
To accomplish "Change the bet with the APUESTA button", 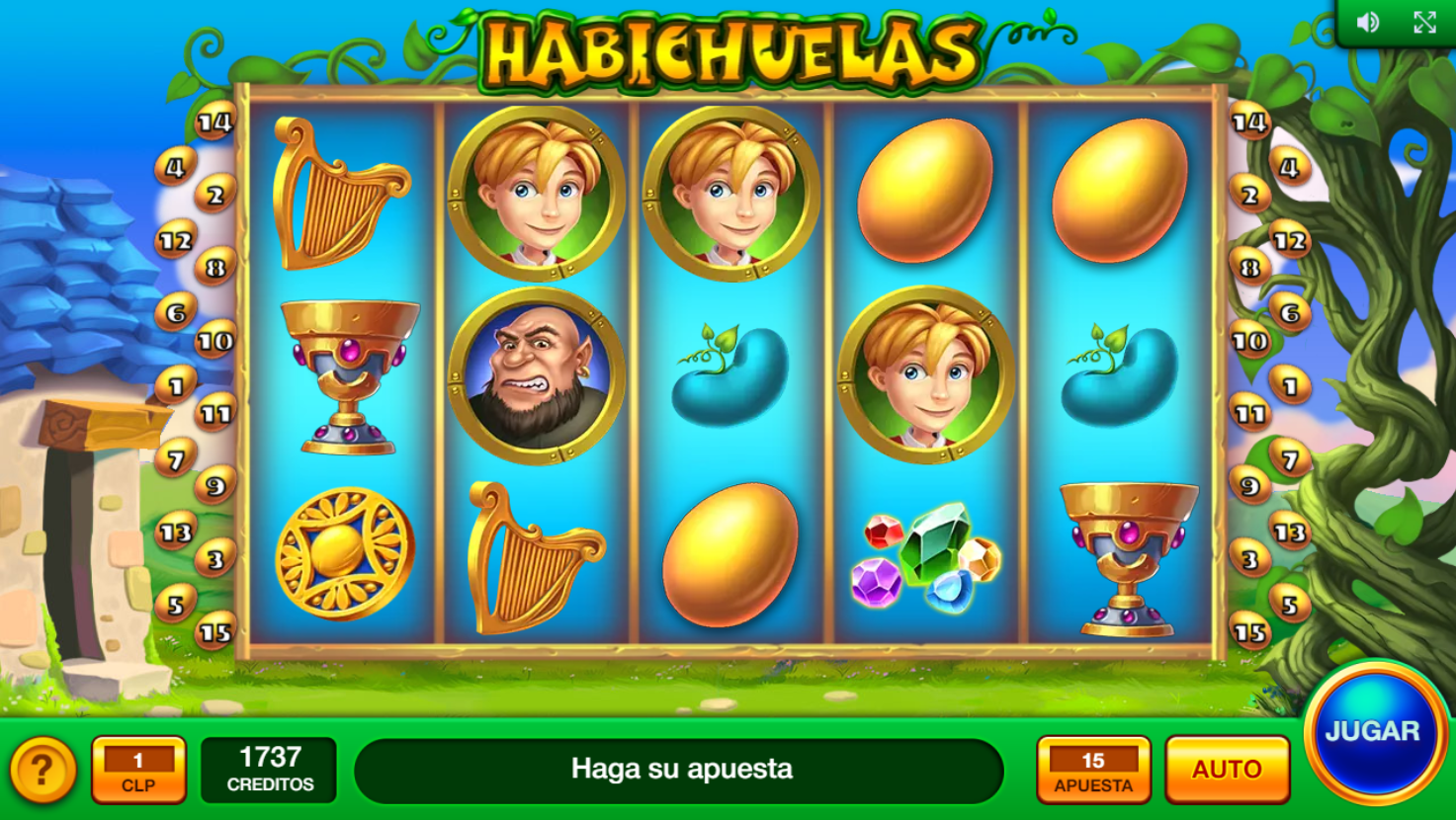I will (x=1093, y=770).
